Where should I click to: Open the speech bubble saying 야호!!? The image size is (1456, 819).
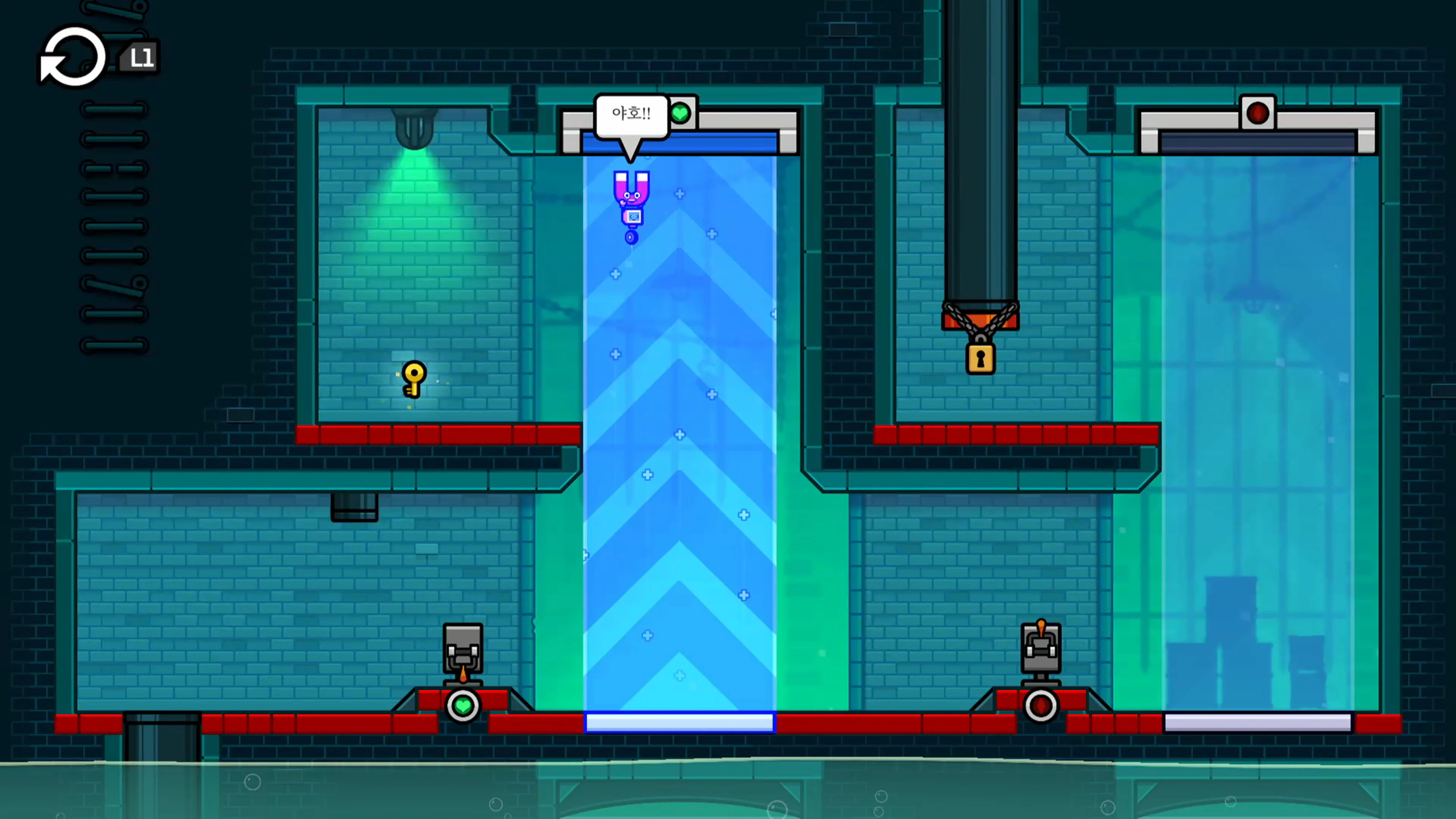[x=630, y=114]
